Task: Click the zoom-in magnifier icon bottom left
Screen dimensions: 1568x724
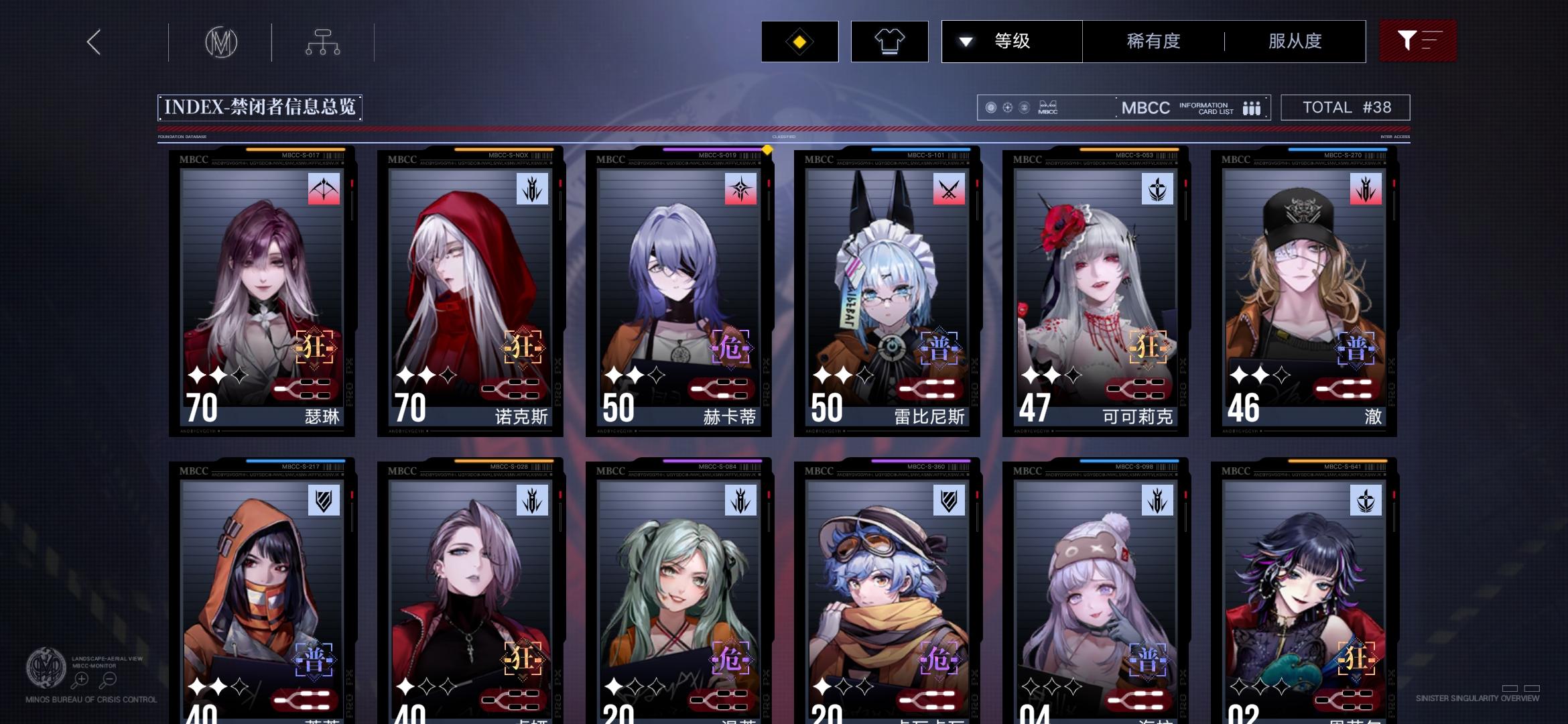Action: [80, 678]
